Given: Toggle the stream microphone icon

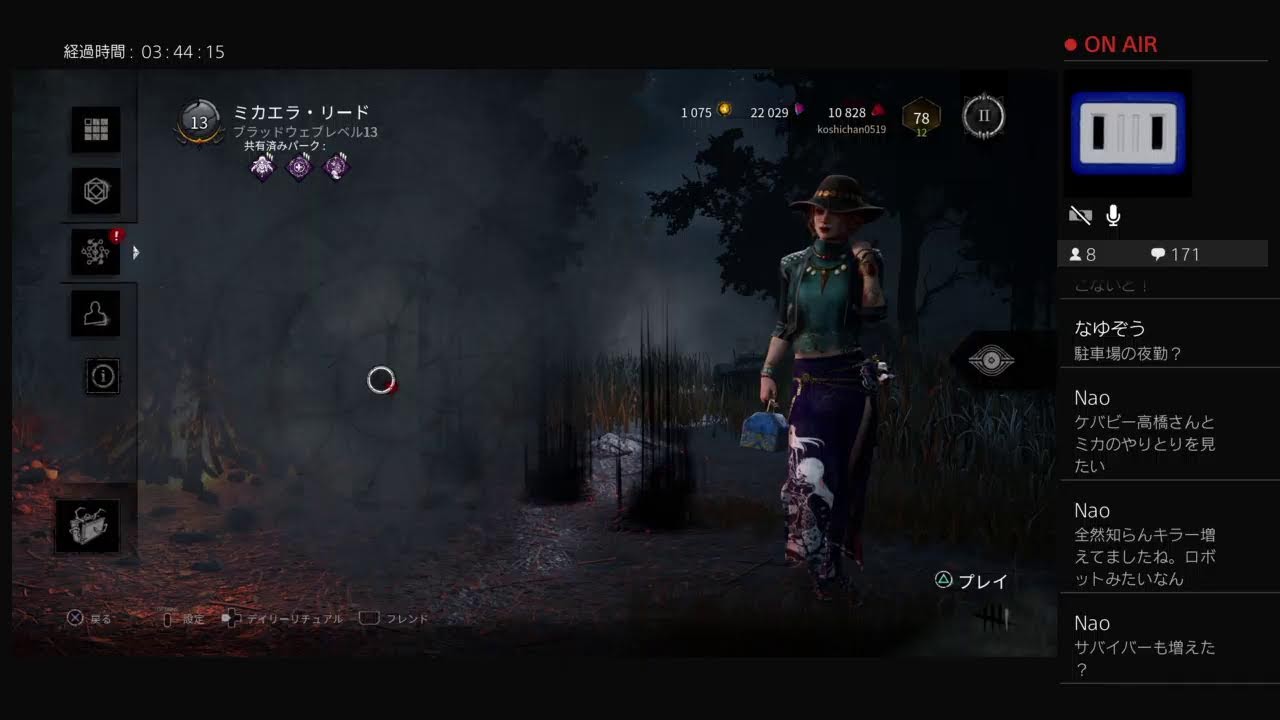Looking at the screenshot, I should 1113,216.
